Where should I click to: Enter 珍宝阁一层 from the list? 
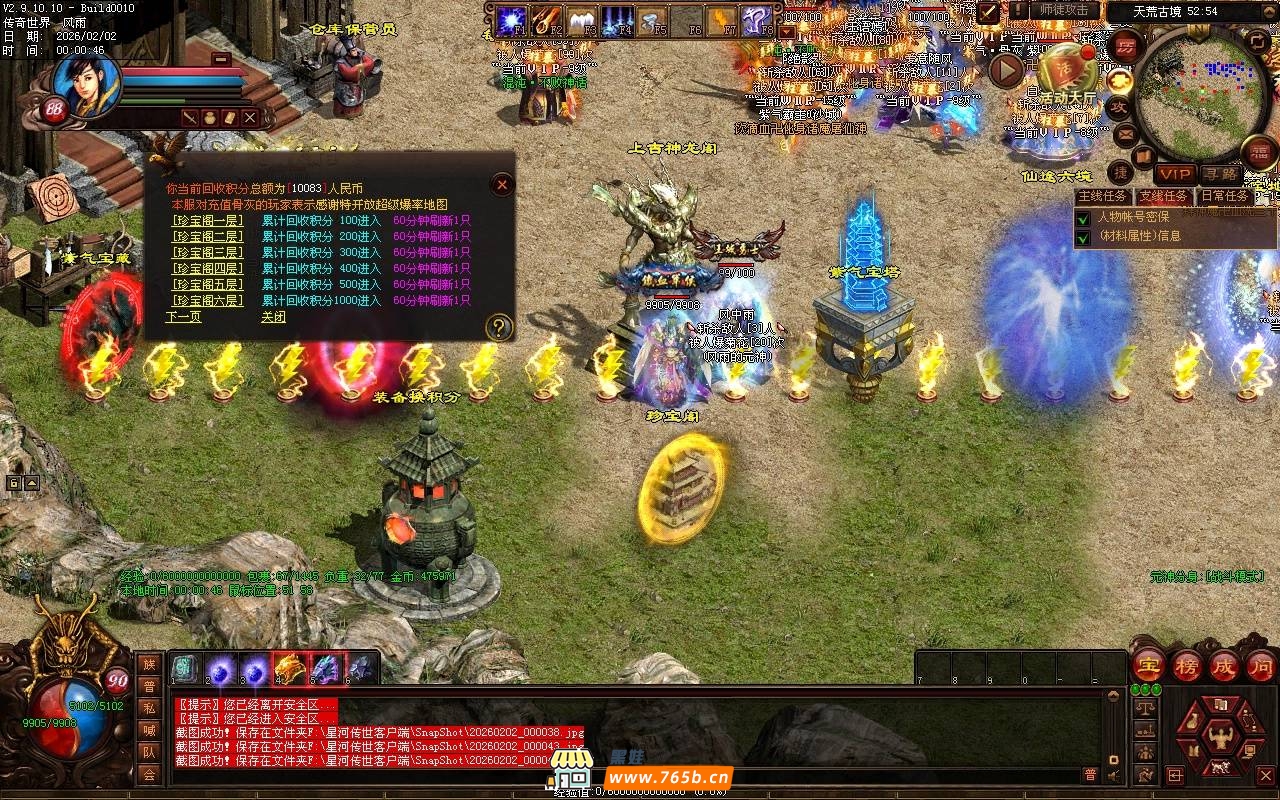click(207, 221)
